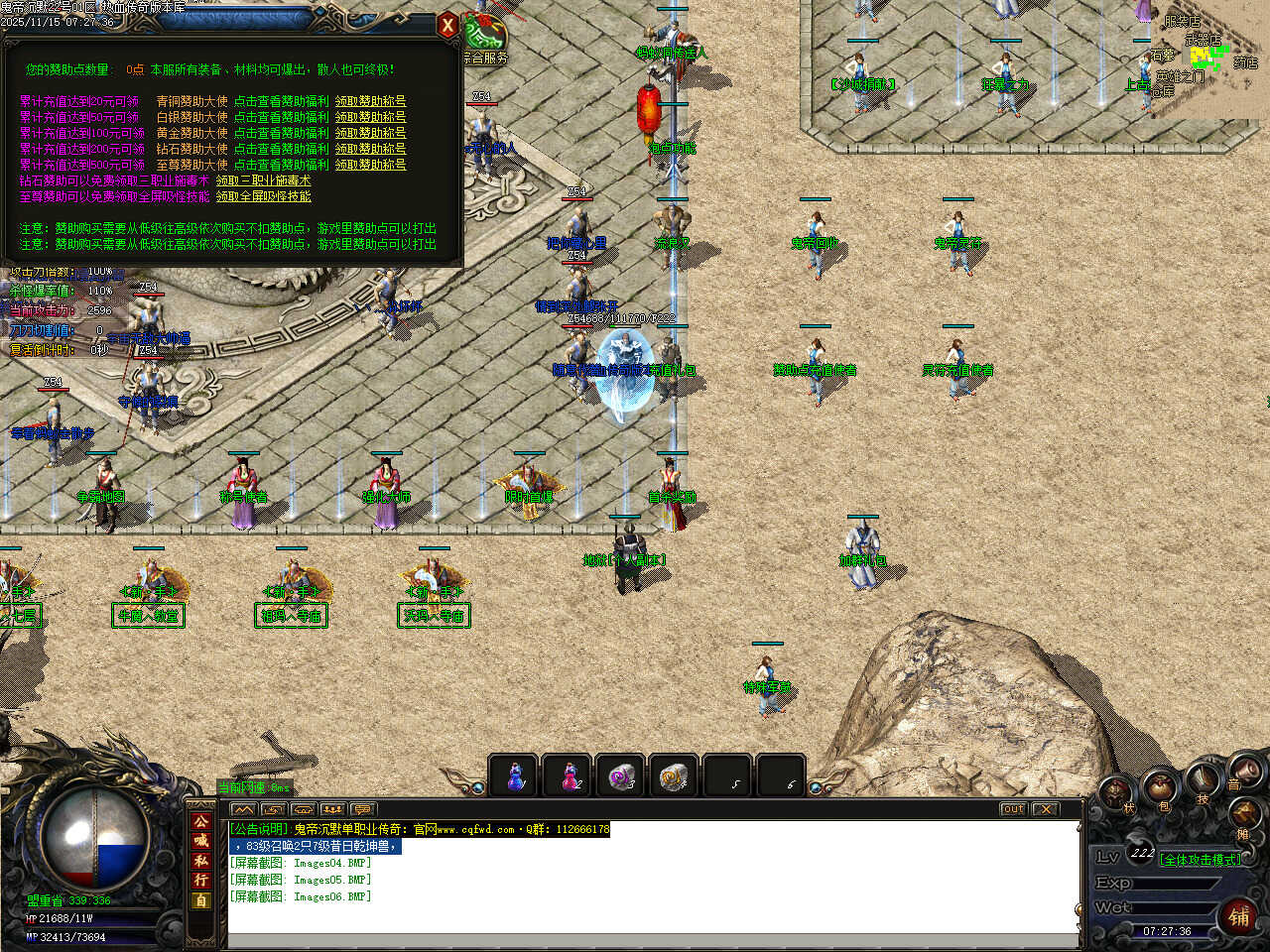Viewport: 1270px width, 952px height.
Task: Claim the 至尊赞助大使 sponsor title
Action: coord(370,165)
